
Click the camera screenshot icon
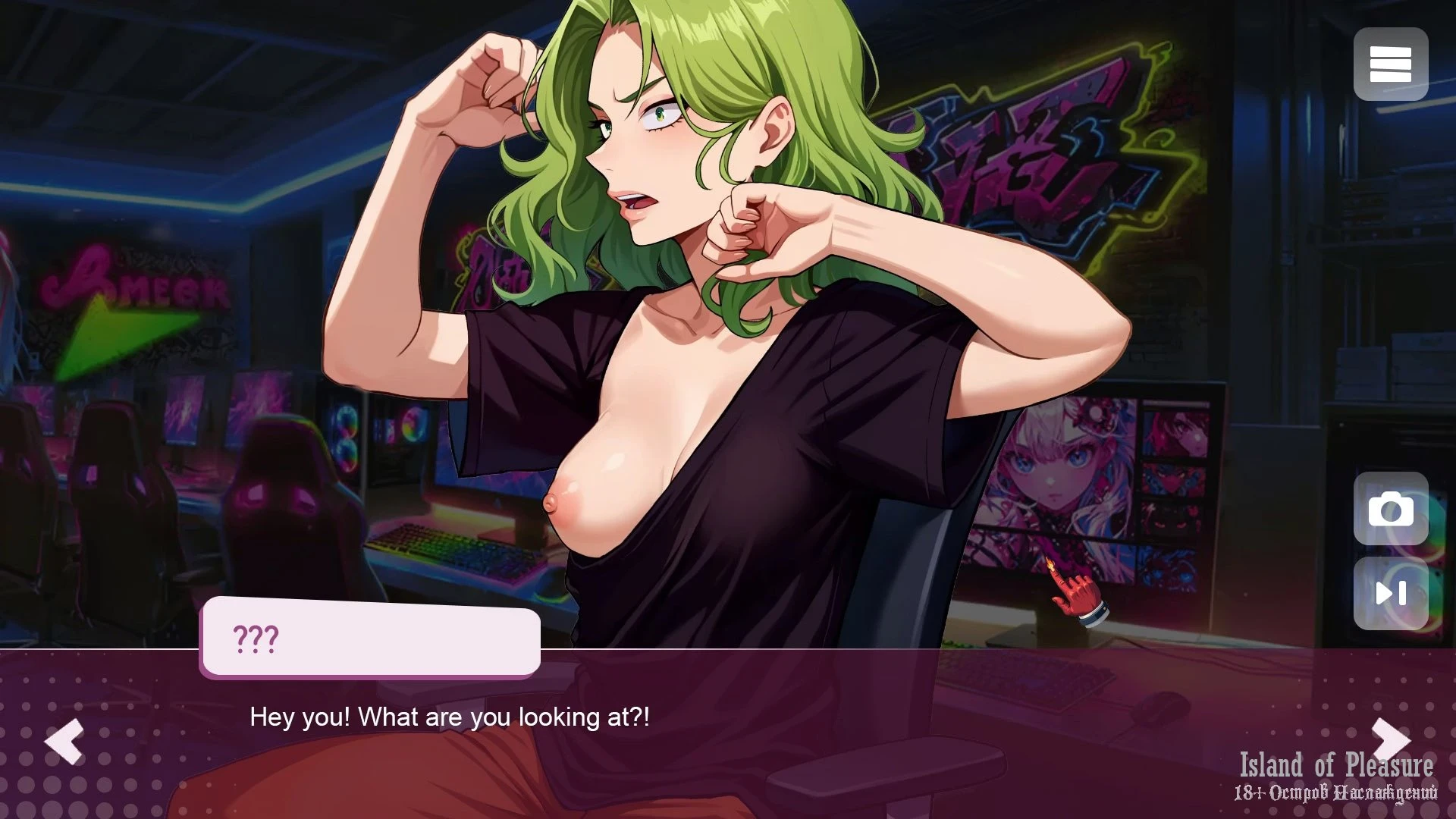(1390, 510)
